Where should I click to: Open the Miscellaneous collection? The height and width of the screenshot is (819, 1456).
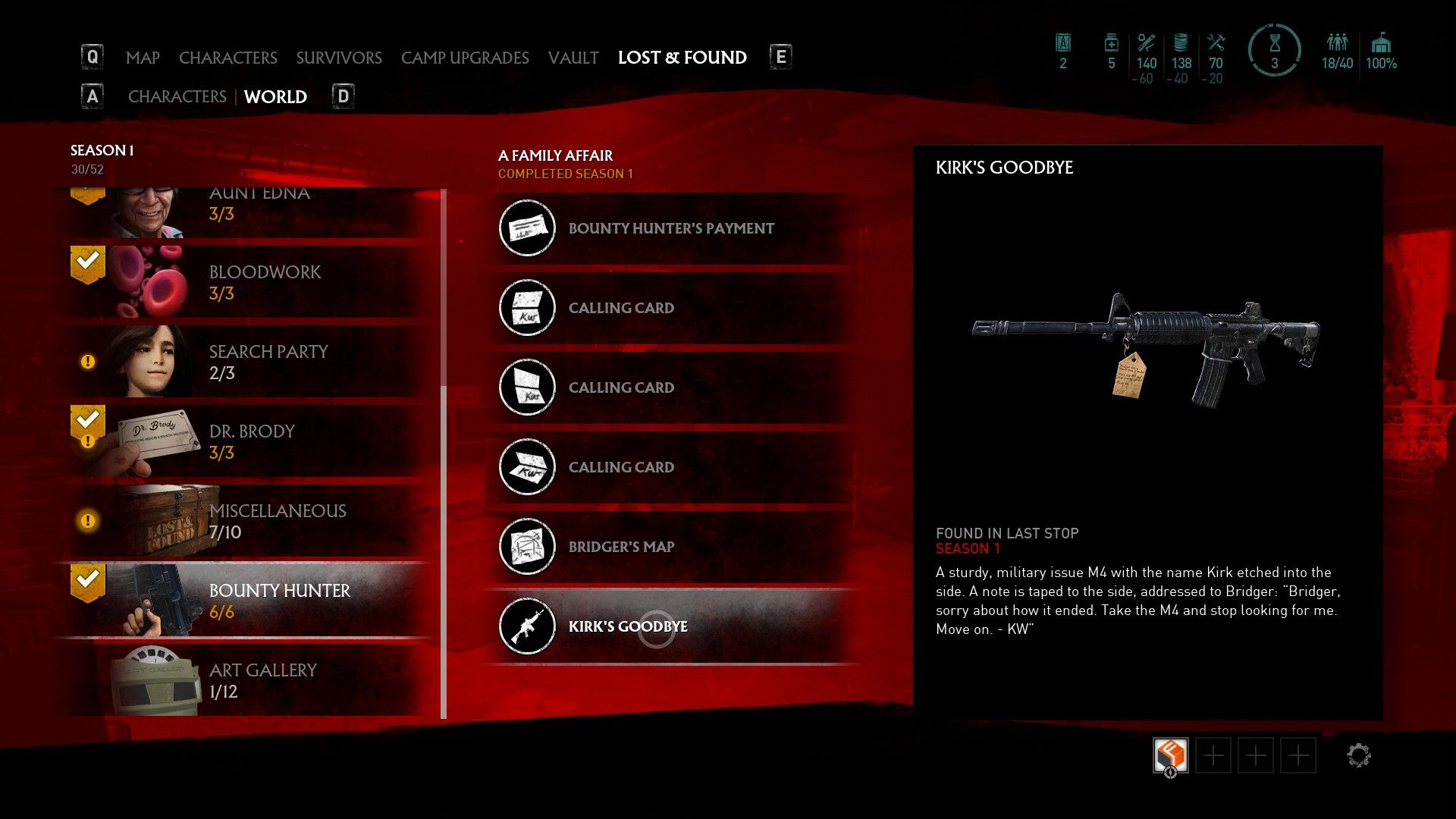pos(250,521)
